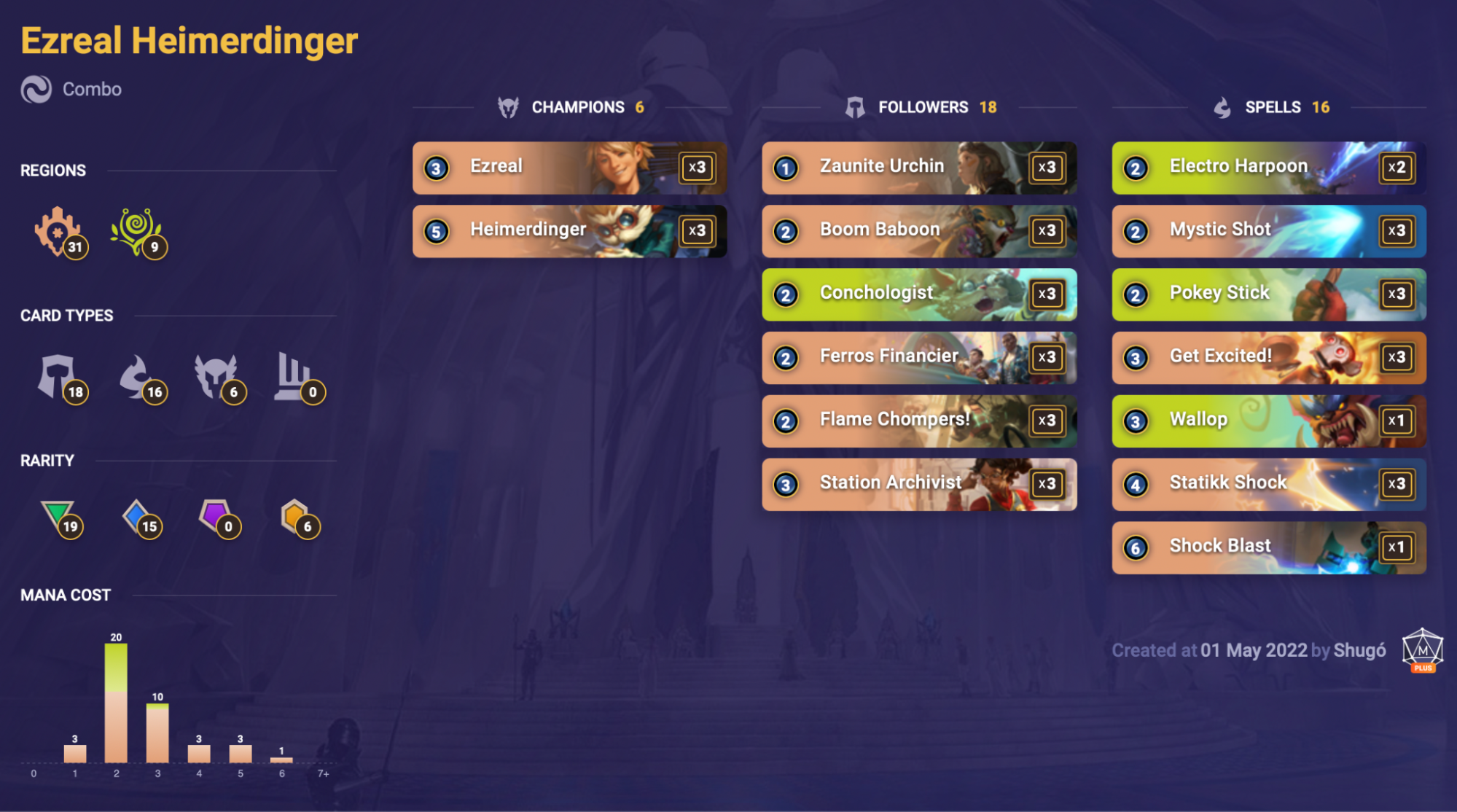Open the Ezreal champion card

569,168
